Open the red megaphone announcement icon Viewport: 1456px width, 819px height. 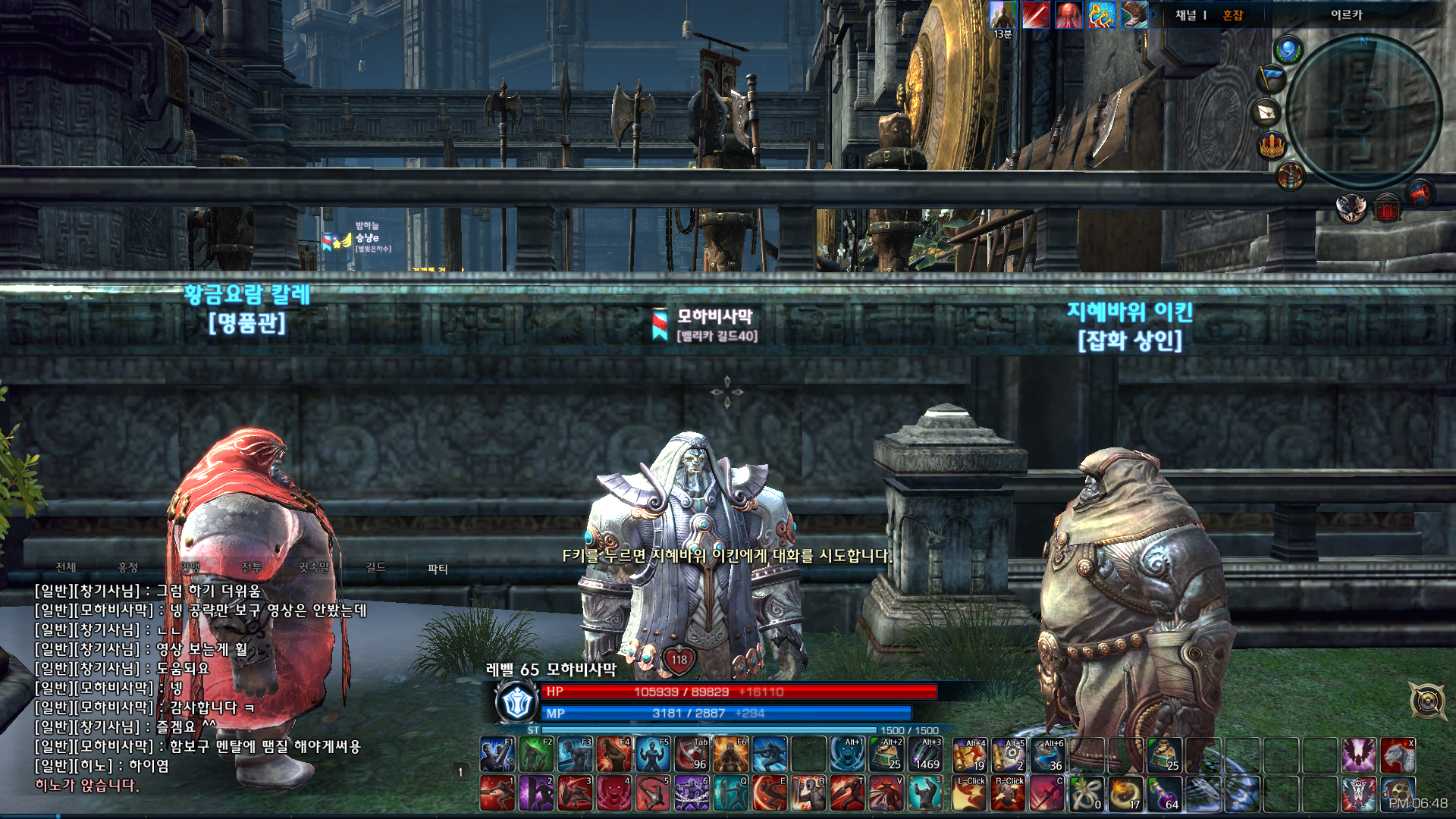[x=1420, y=193]
